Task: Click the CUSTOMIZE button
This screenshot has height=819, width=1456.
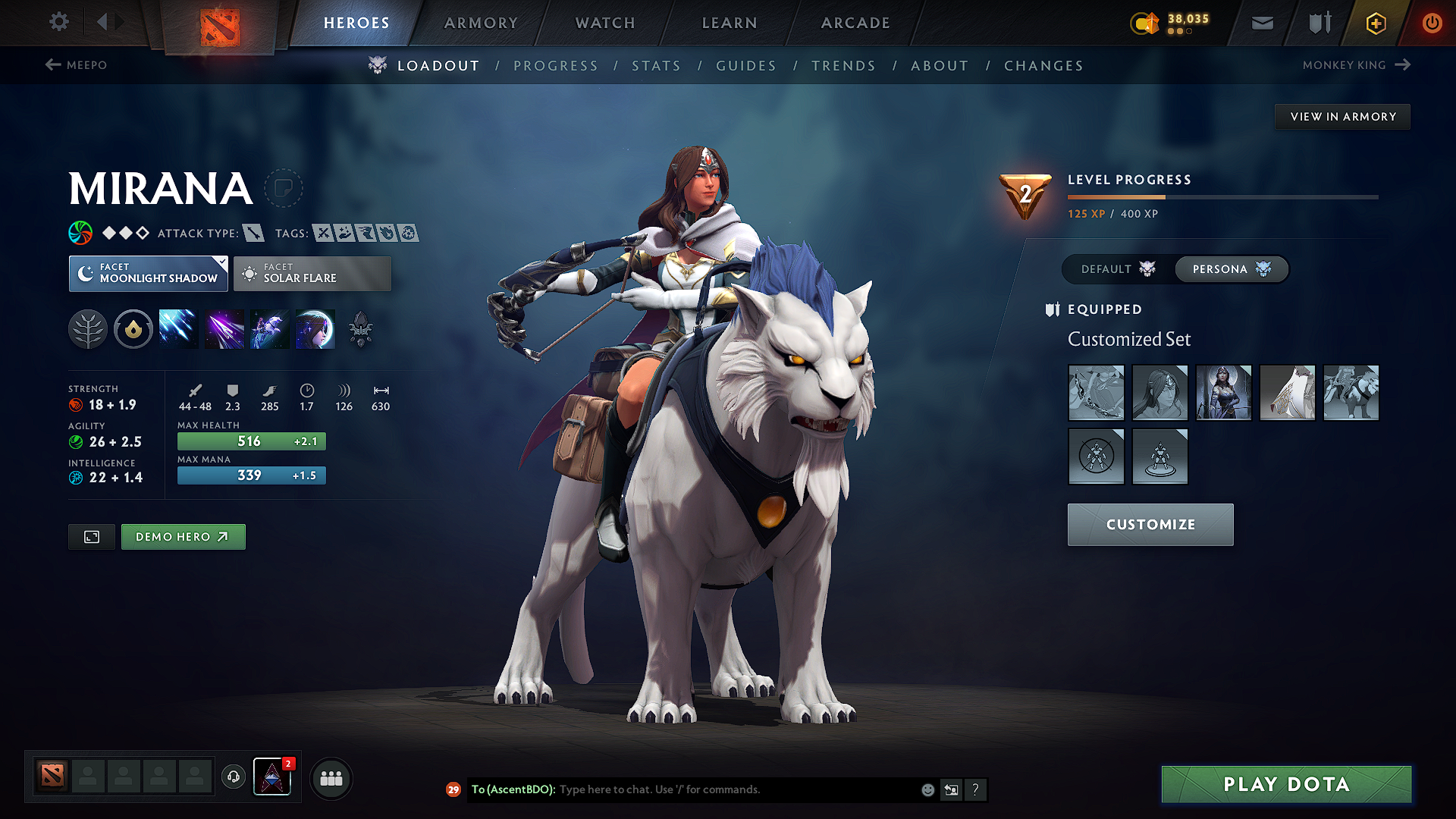Action: (x=1150, y=524)
